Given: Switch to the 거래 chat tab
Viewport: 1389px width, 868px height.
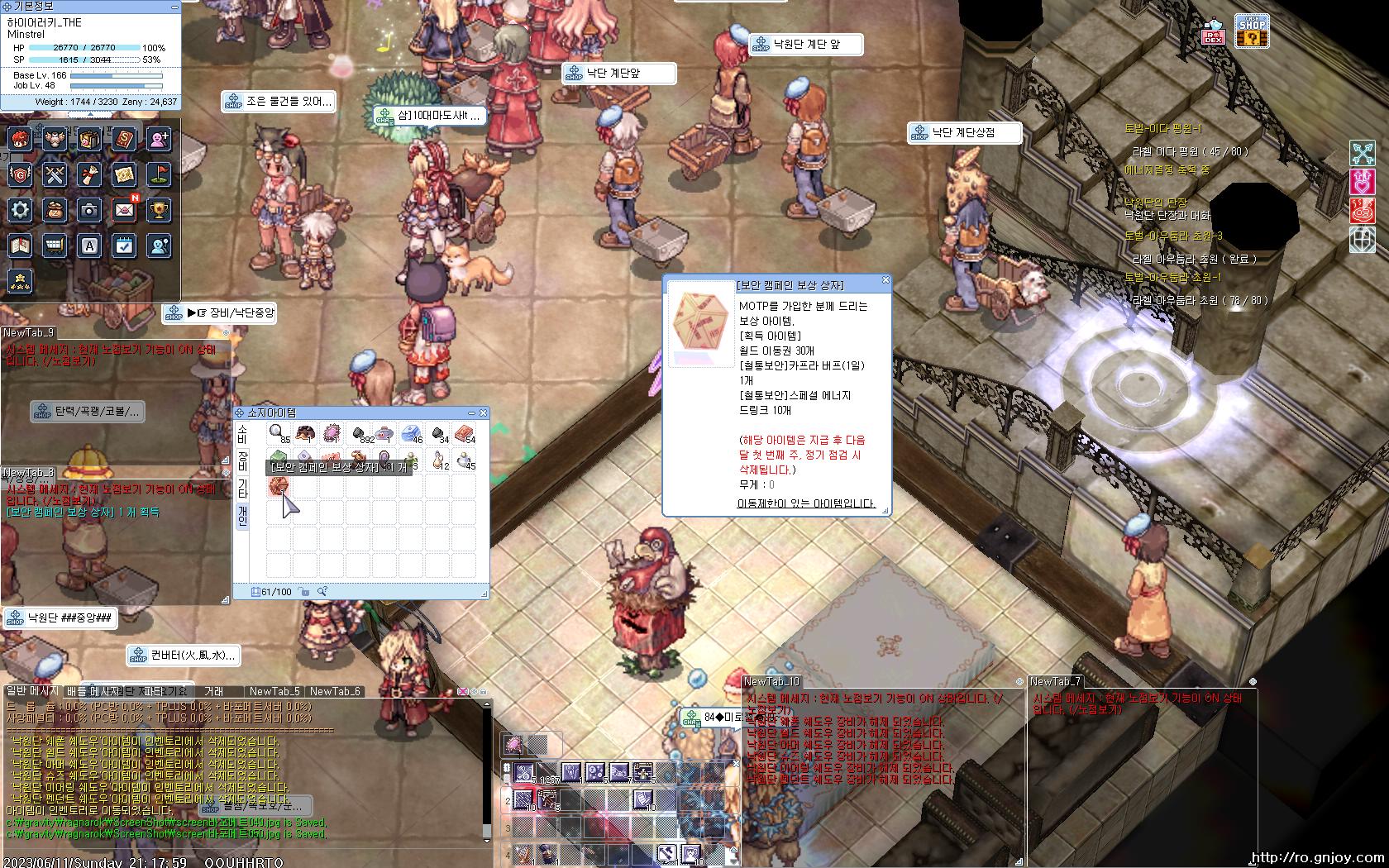Looking at the screenshot, I should click(x=213, y=691).
